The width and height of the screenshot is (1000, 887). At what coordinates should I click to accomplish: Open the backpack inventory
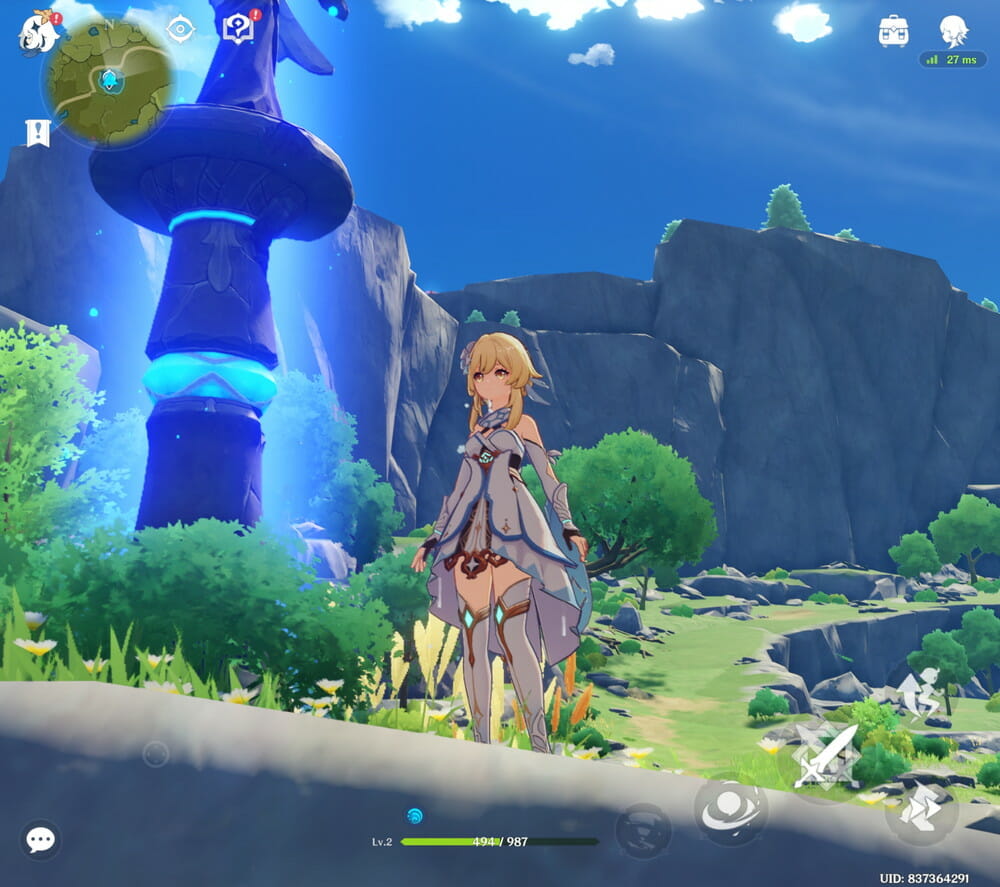pos(893,31)
